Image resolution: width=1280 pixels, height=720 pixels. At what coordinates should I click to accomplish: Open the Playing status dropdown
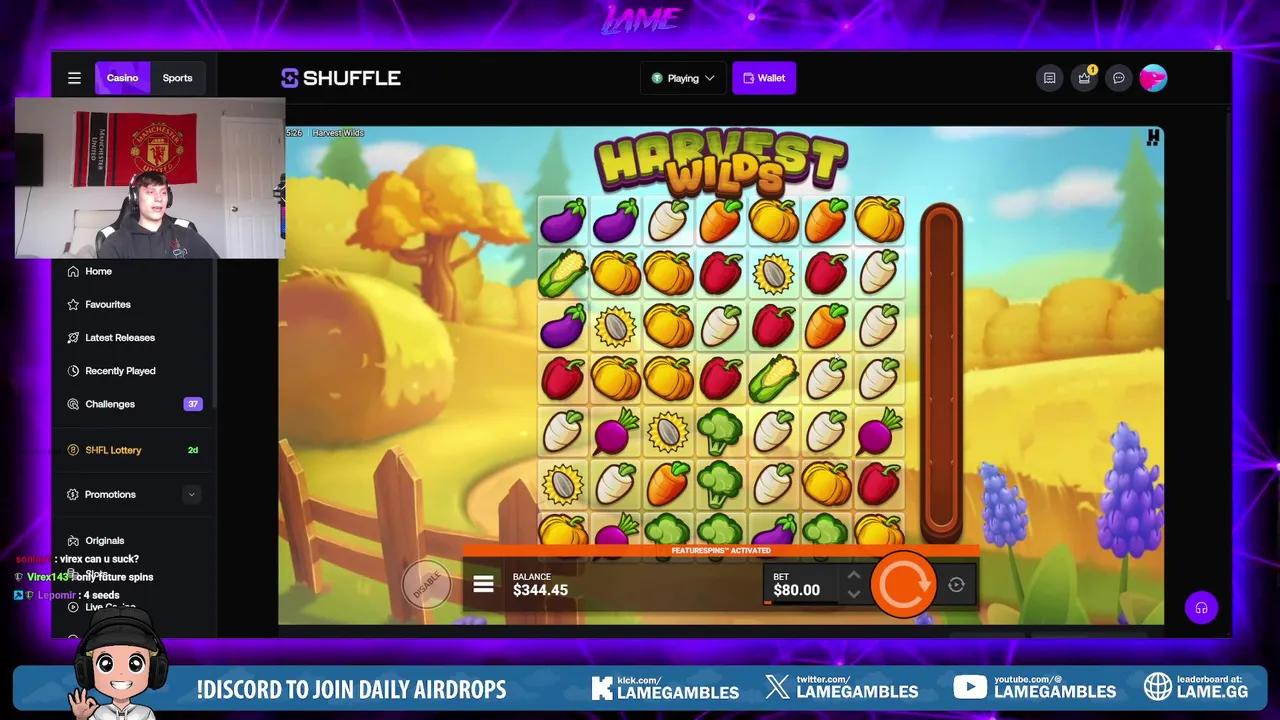(683, 77)
